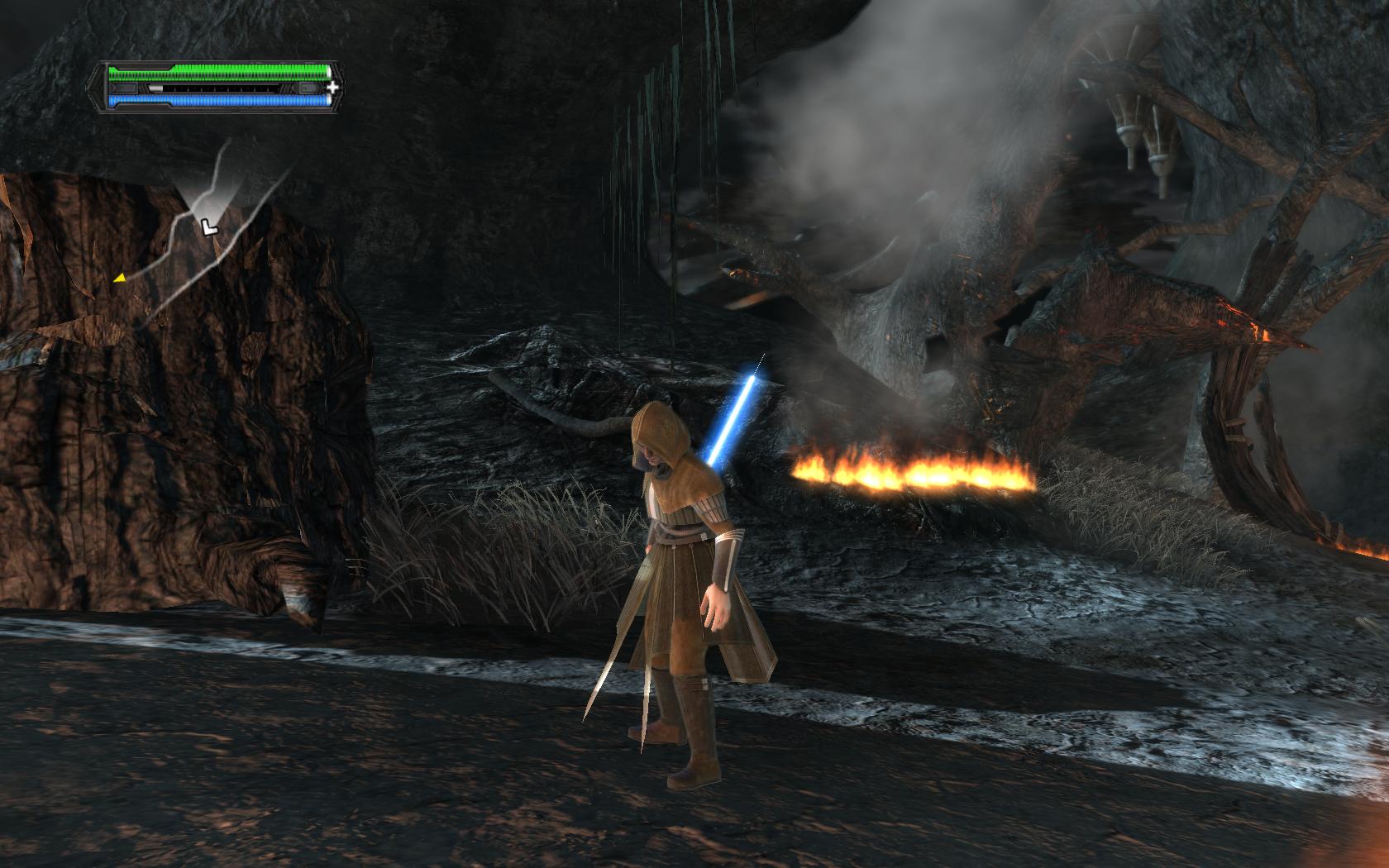
Task: Select the white player marker on the minimap
Action: click(209, 225)
